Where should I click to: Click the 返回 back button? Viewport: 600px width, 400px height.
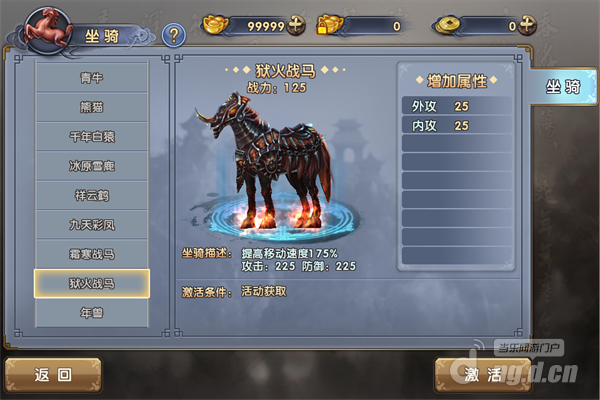point(54,375)
